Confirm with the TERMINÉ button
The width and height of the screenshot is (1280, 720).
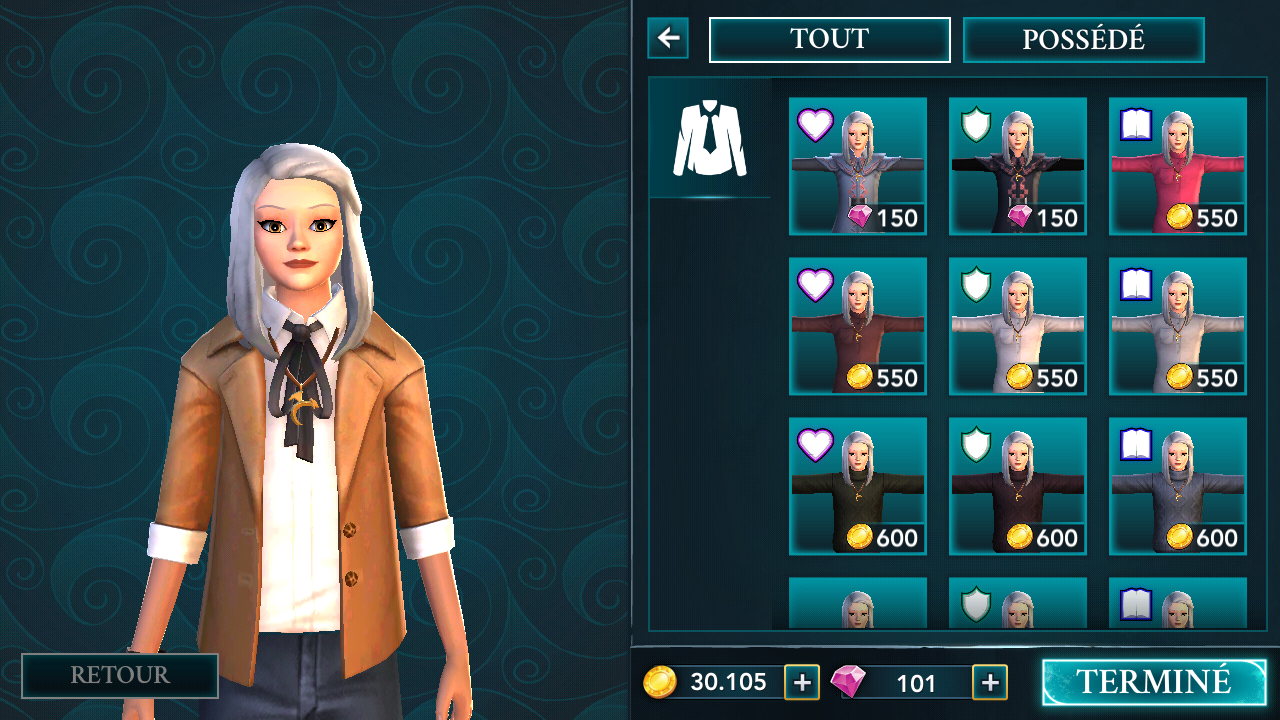coord(1153,682)
